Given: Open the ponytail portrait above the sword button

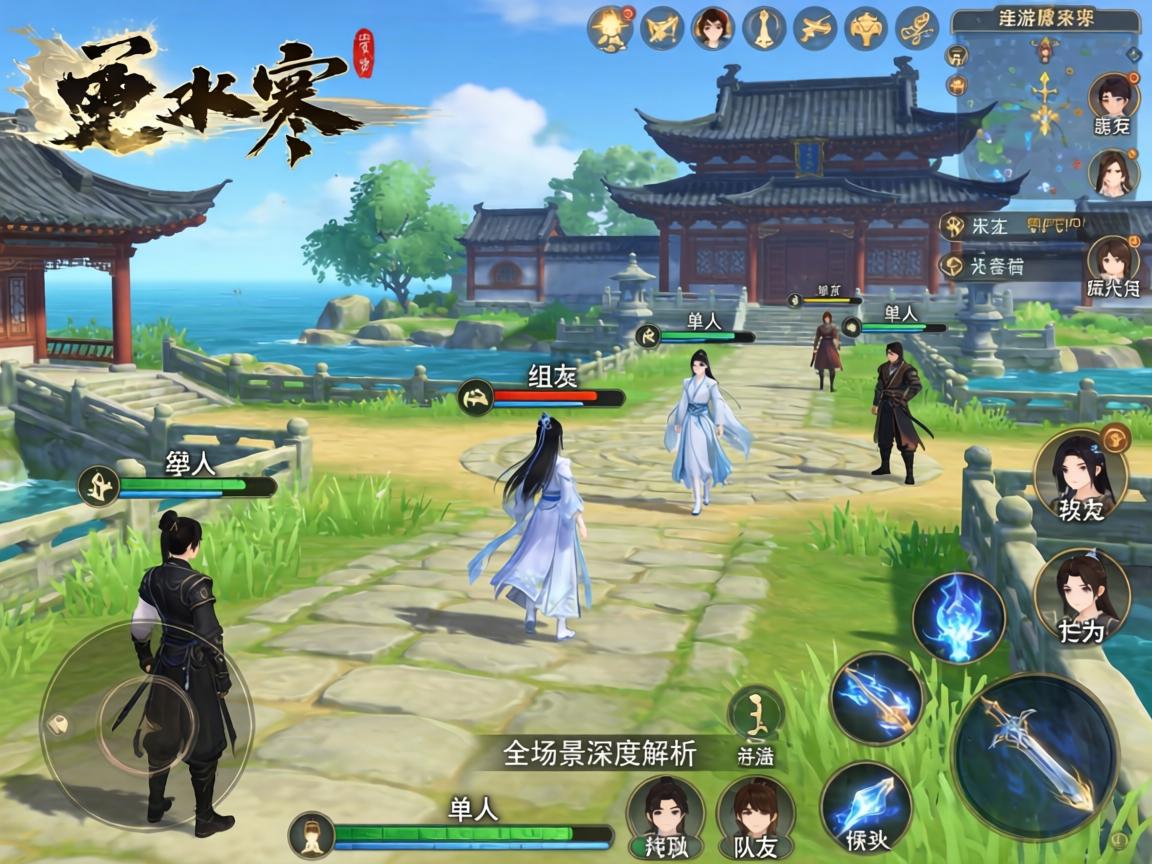Looking at the screenshot, I should (x=1081, y=594).
